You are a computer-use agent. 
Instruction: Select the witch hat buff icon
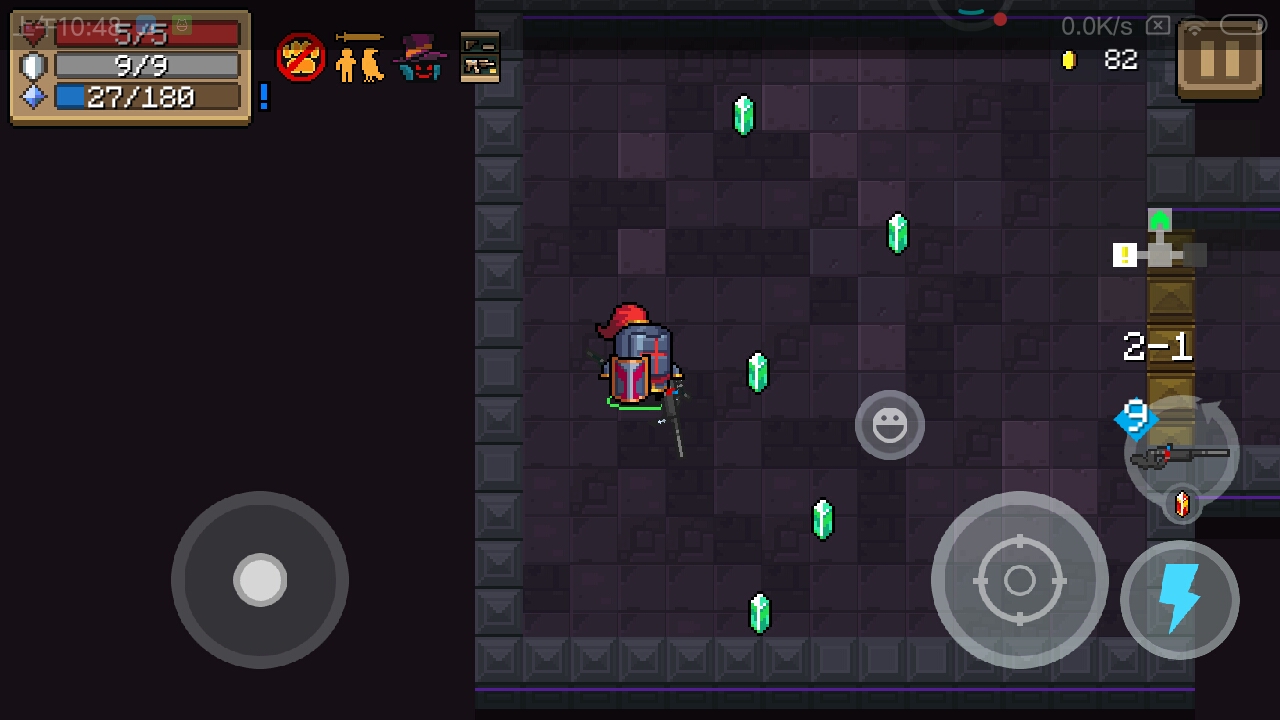[420, 58]
